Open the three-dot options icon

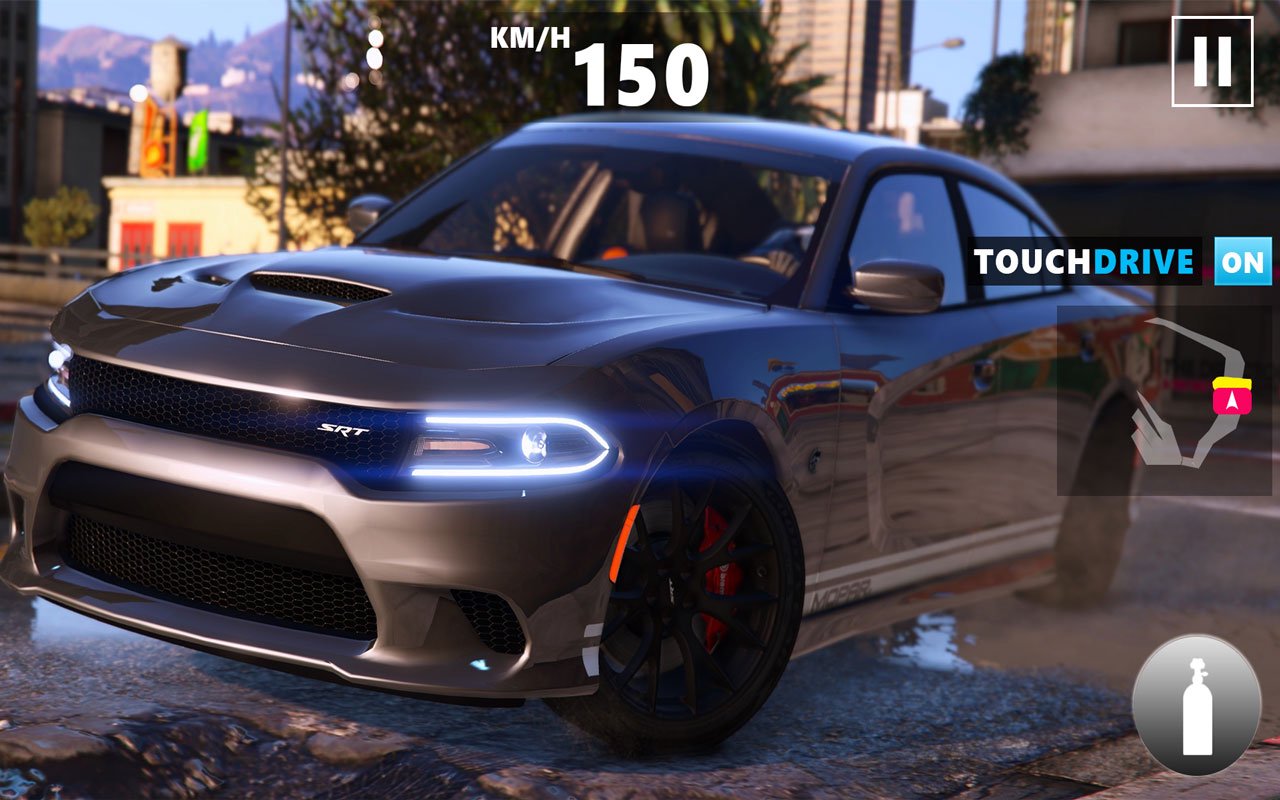[375, 49]
